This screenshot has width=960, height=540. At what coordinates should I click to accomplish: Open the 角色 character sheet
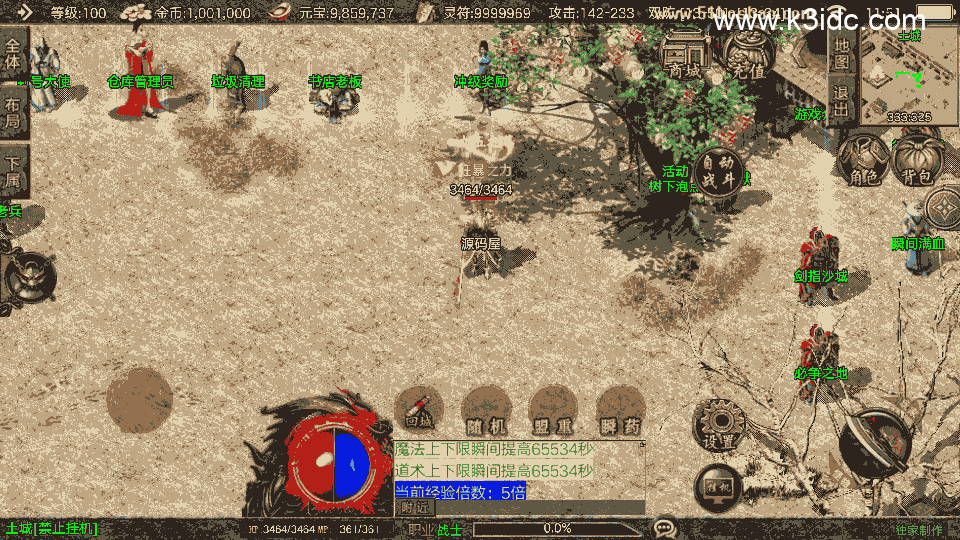[864, 162]
